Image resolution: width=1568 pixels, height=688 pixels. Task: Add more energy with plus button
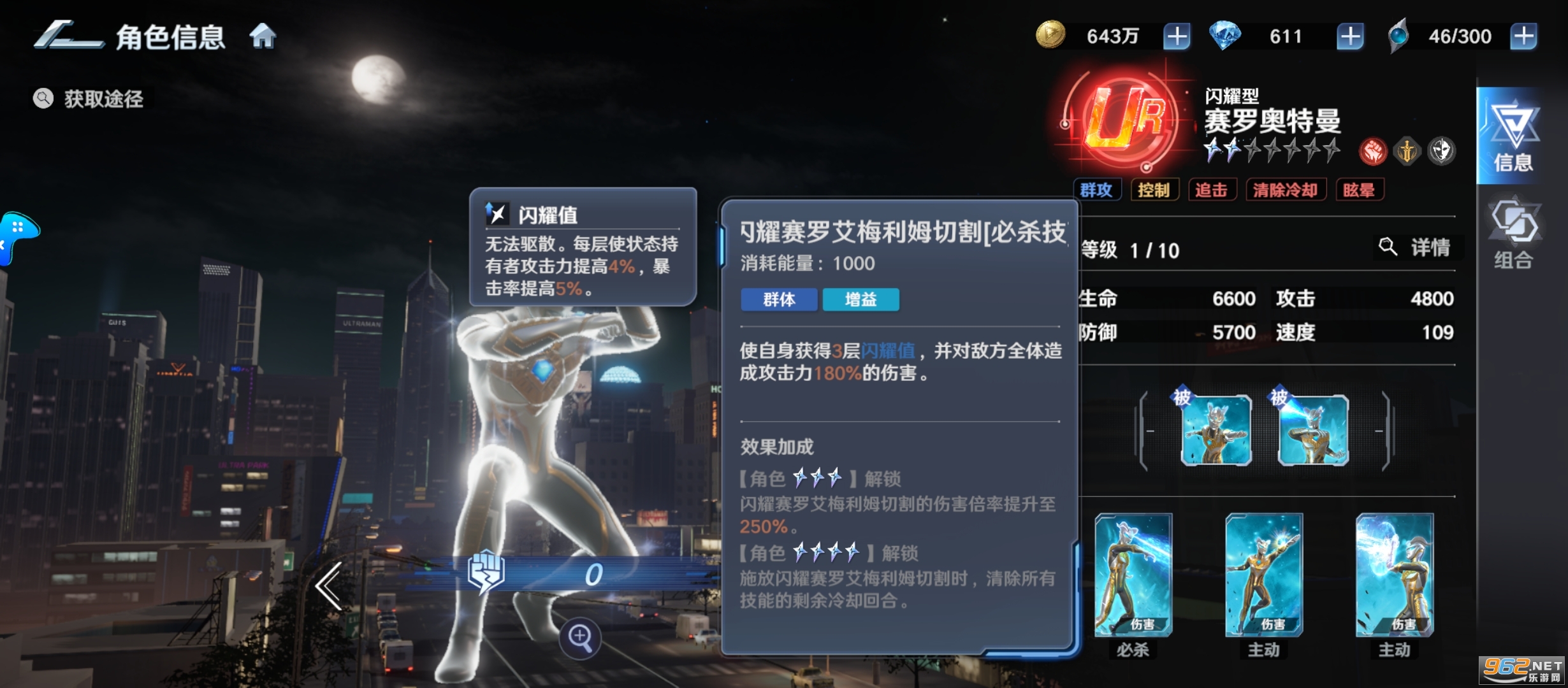tap(1523, 36)
